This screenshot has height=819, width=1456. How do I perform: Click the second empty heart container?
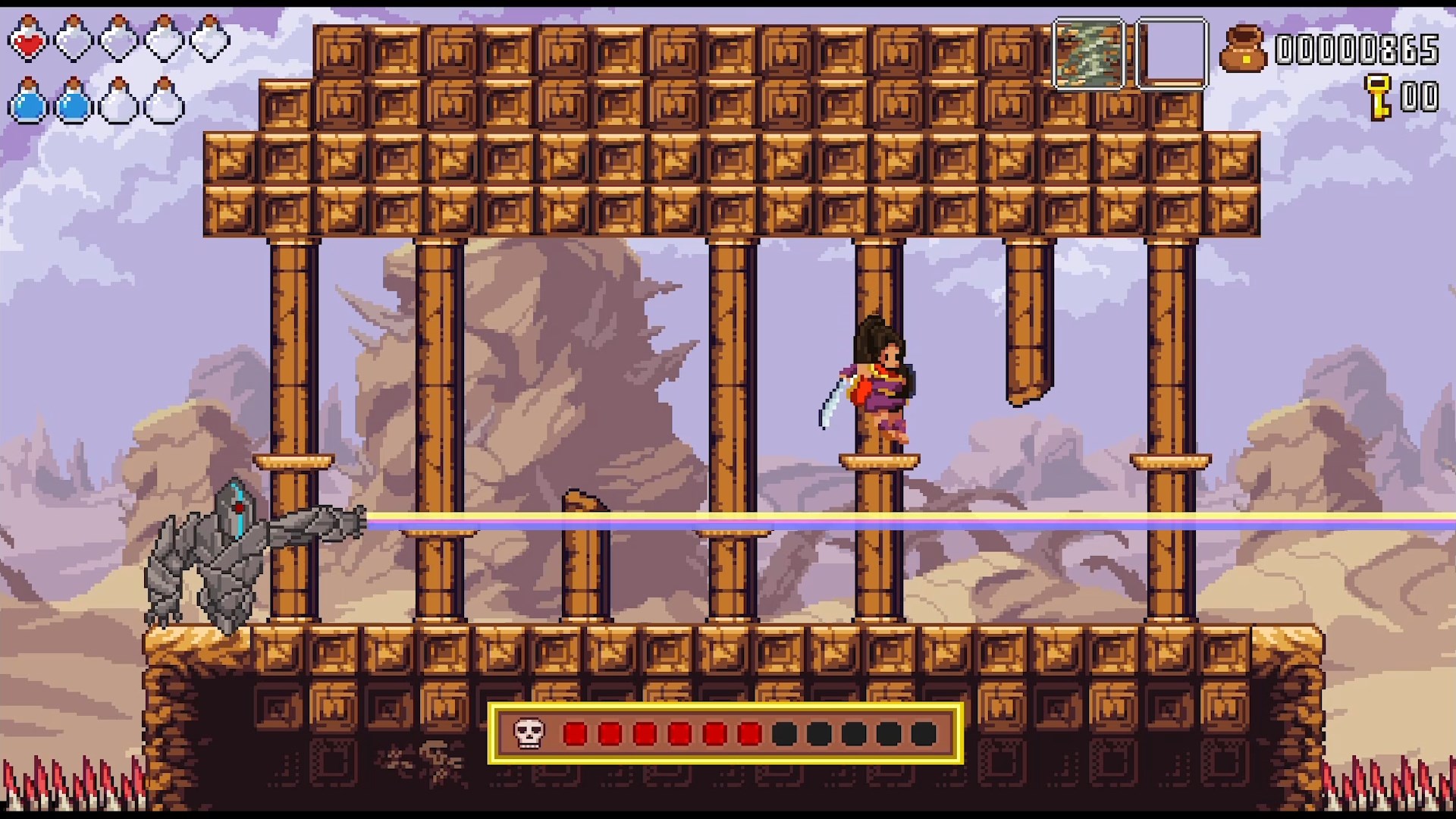[x=71, y=40]
